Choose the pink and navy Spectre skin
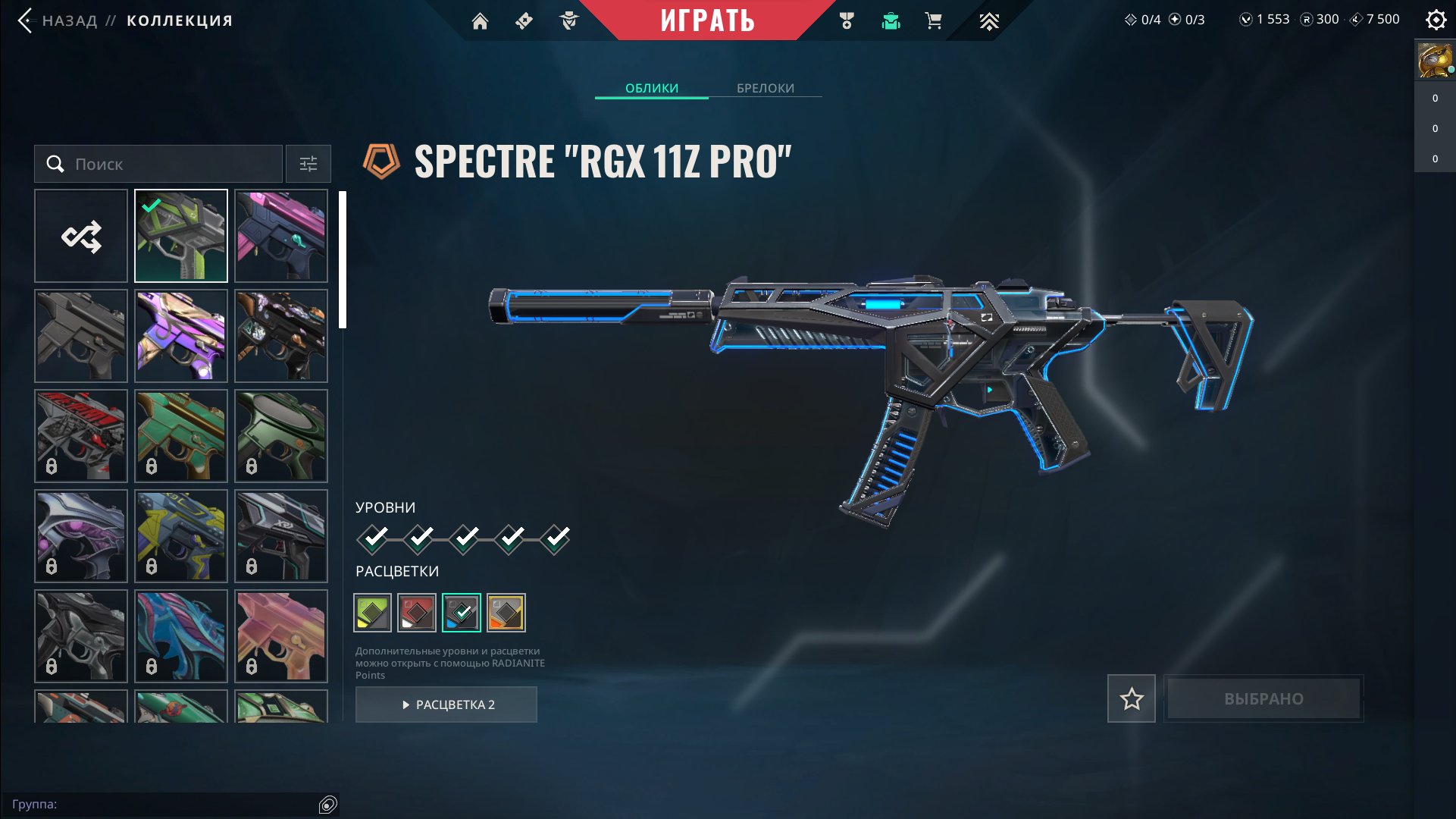This screenshot has height=819, width=1456. [281, 236]
